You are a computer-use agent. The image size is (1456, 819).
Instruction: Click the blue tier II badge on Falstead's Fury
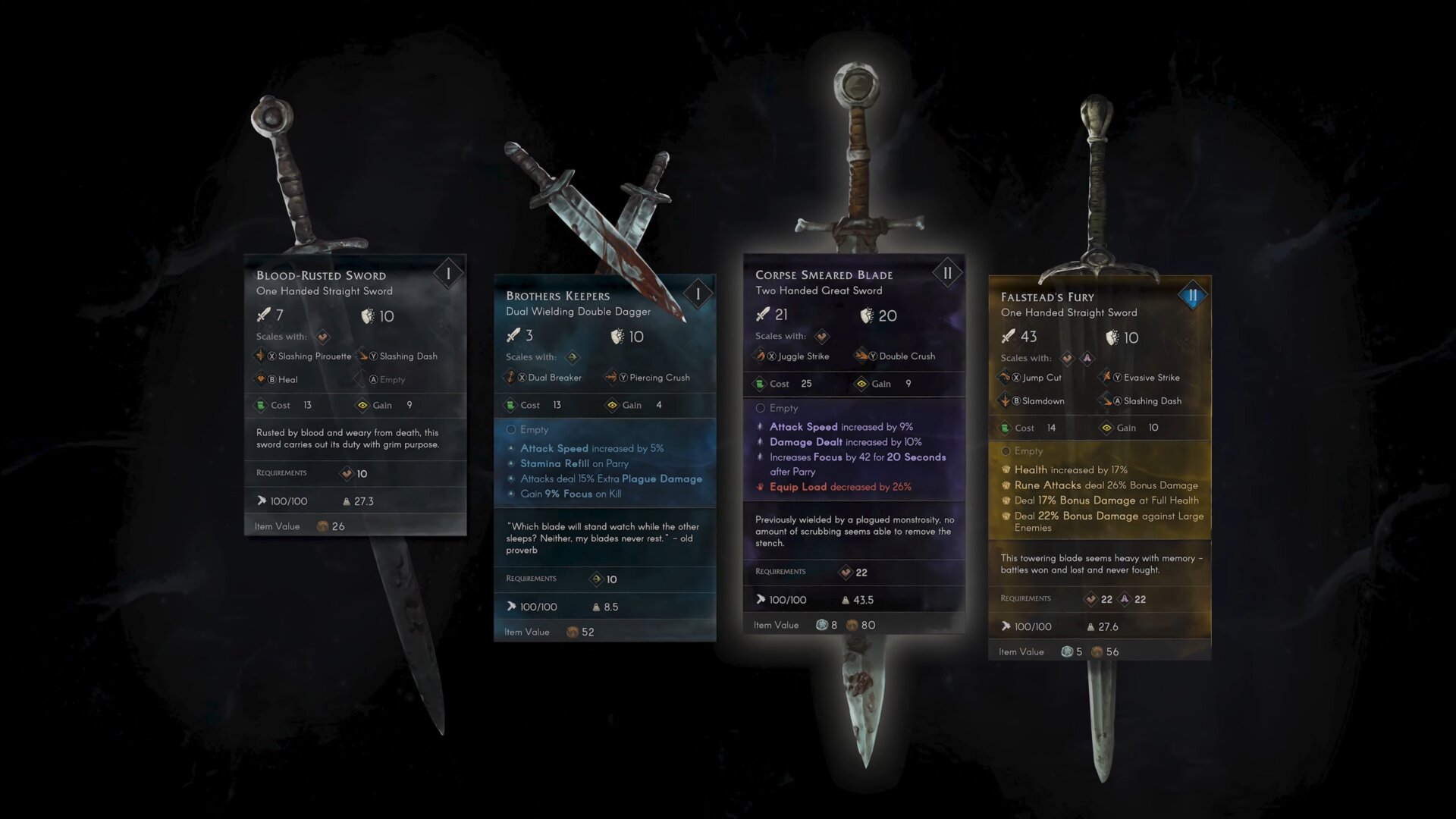(1192, 296)
